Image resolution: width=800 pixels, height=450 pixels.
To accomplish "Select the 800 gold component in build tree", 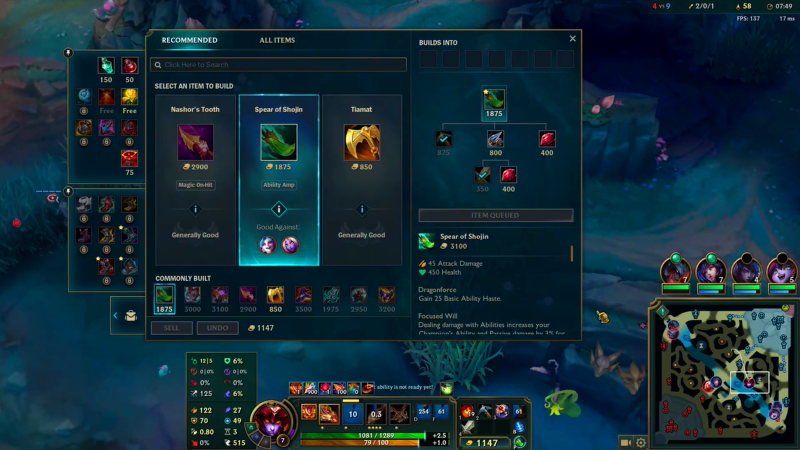I will coord(495,139).
